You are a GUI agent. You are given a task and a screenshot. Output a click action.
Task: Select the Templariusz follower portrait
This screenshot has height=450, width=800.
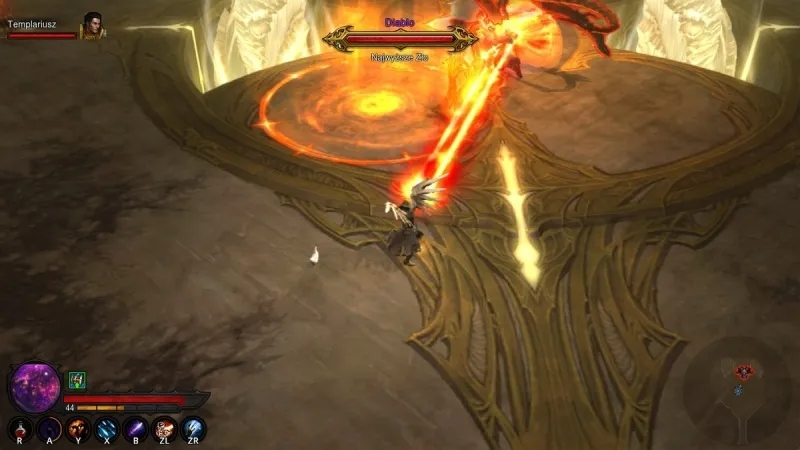click(x=93, y=25)
